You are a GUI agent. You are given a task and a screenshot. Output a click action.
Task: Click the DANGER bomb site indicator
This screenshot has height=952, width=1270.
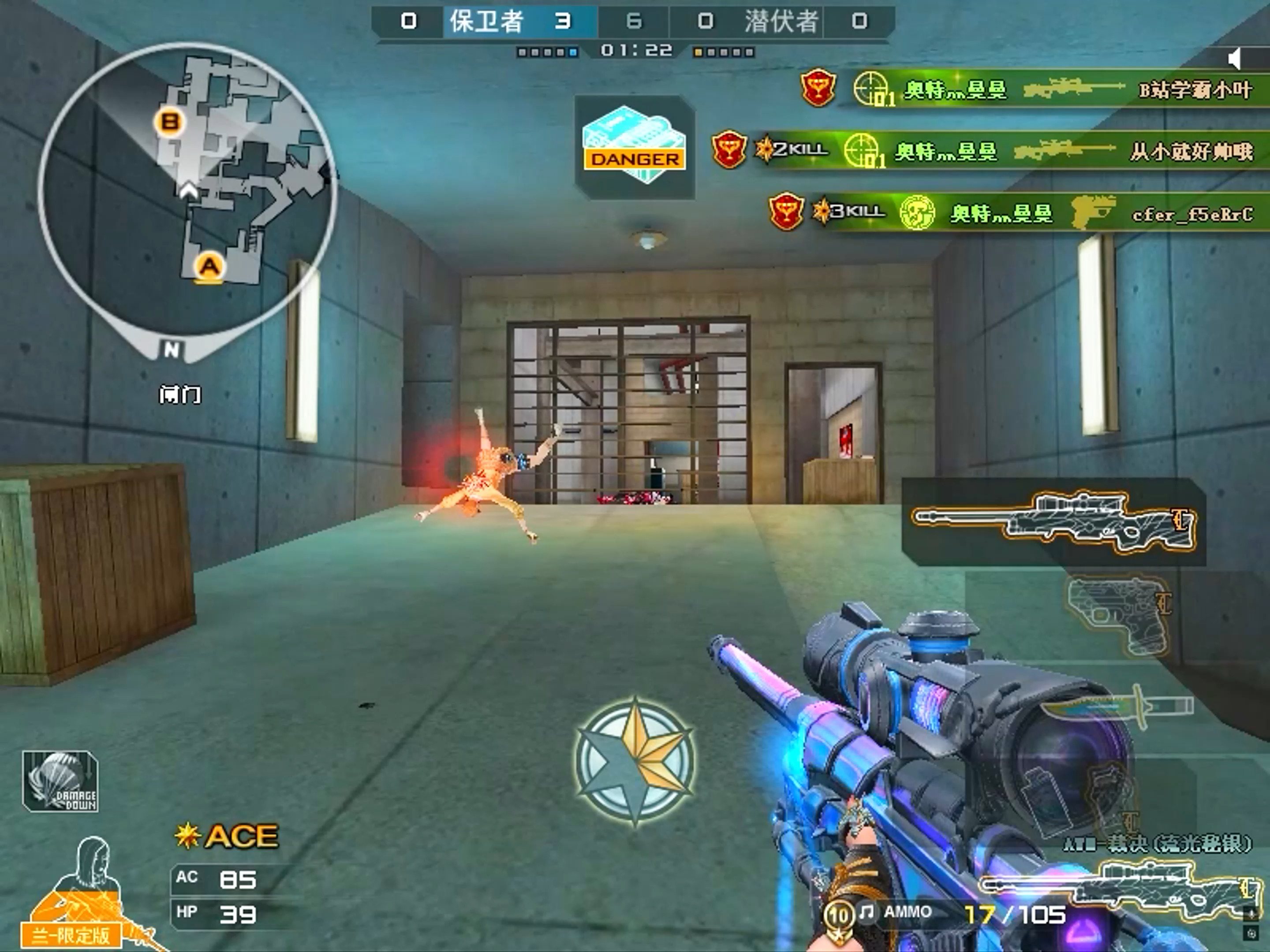[635, 146]
